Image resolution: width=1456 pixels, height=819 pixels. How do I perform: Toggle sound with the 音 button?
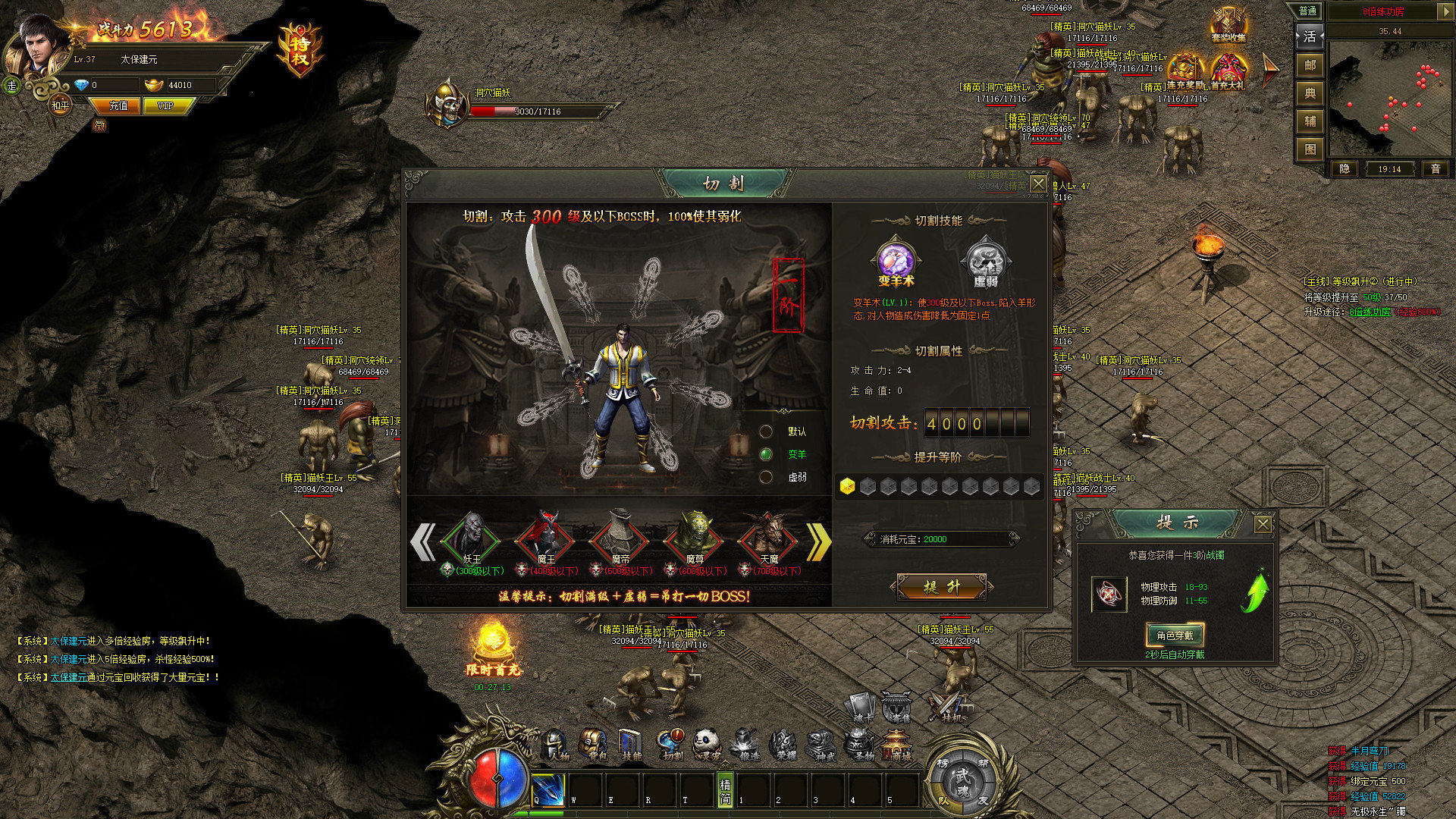click(x=1435, y=169)
